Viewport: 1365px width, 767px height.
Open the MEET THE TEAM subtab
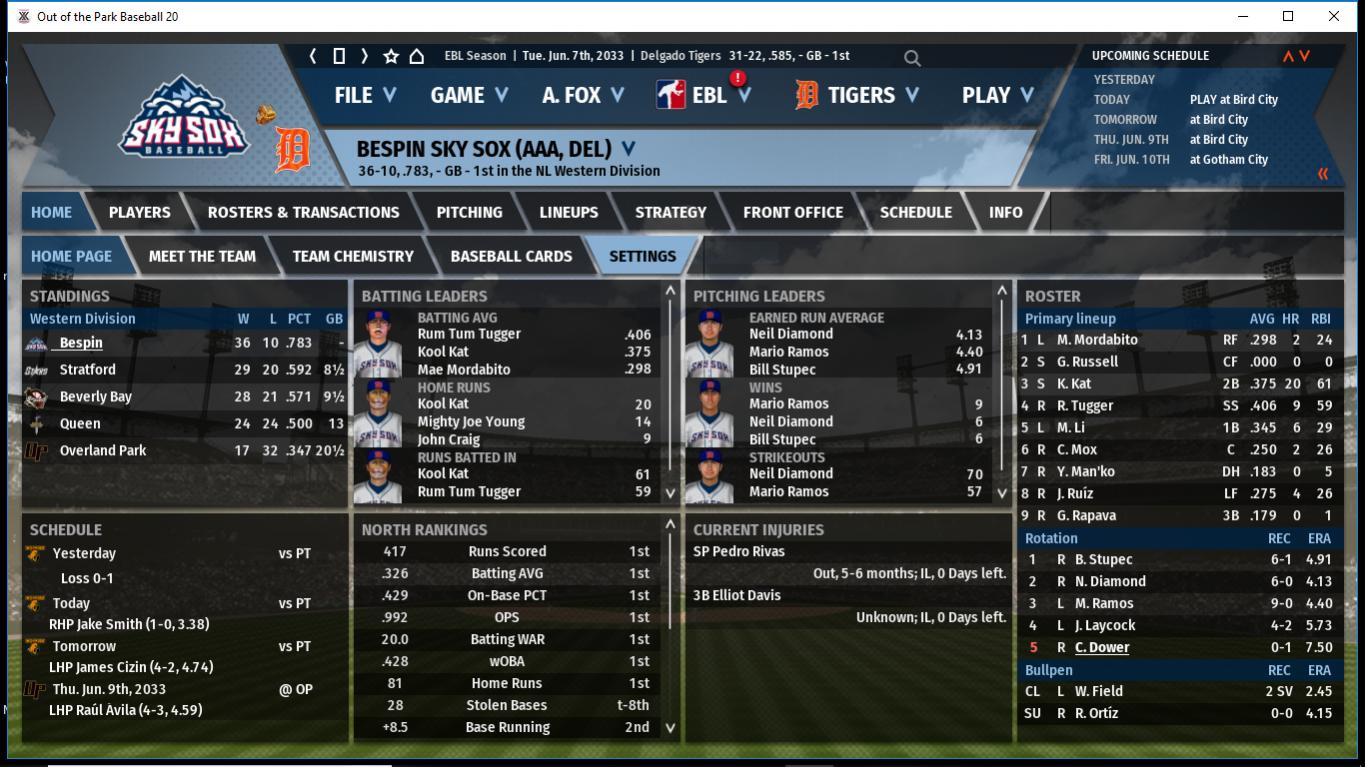[202, 256]
